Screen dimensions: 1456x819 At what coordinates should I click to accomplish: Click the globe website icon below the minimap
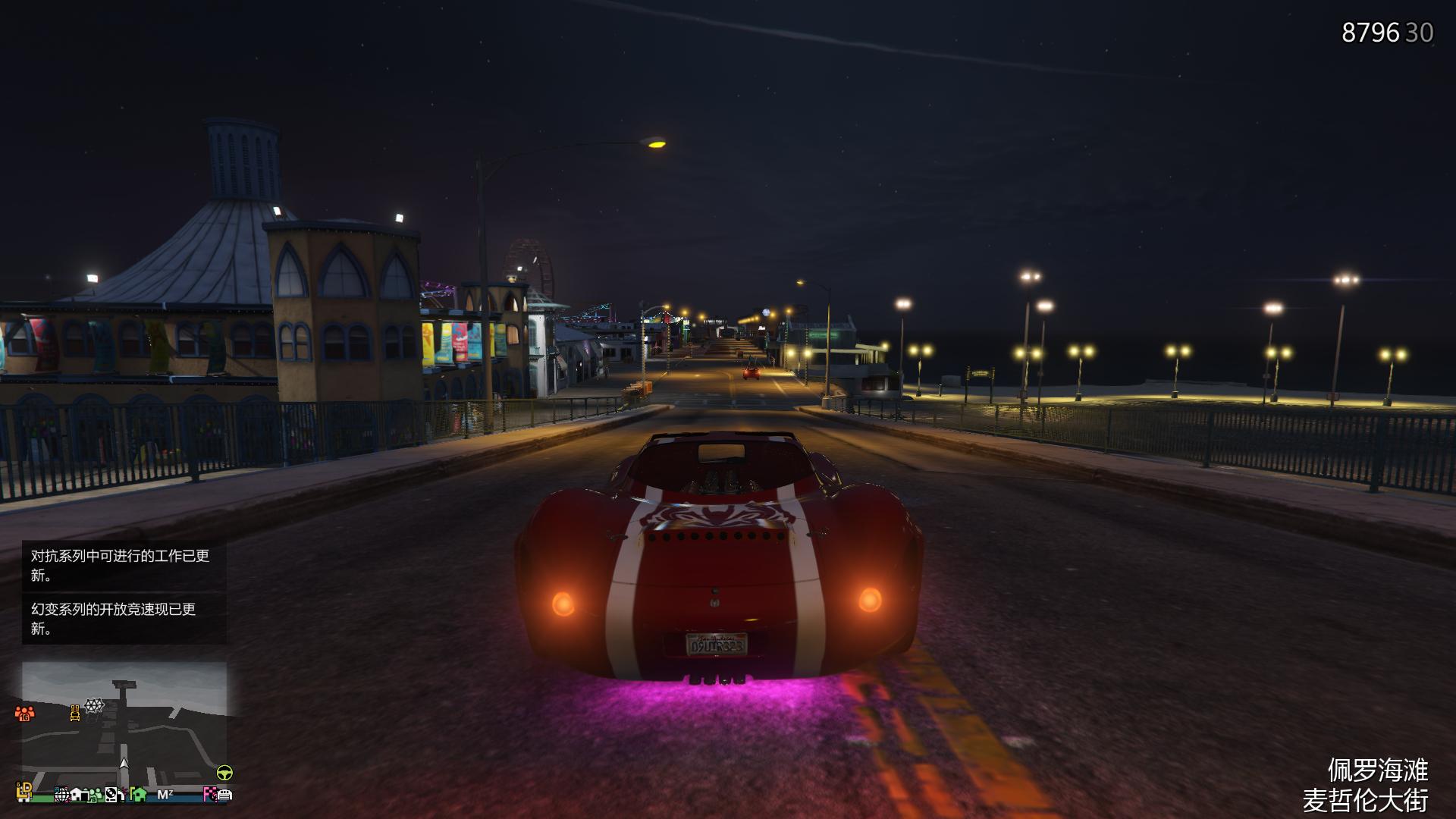pyautogui.click(x=63, y=794)
